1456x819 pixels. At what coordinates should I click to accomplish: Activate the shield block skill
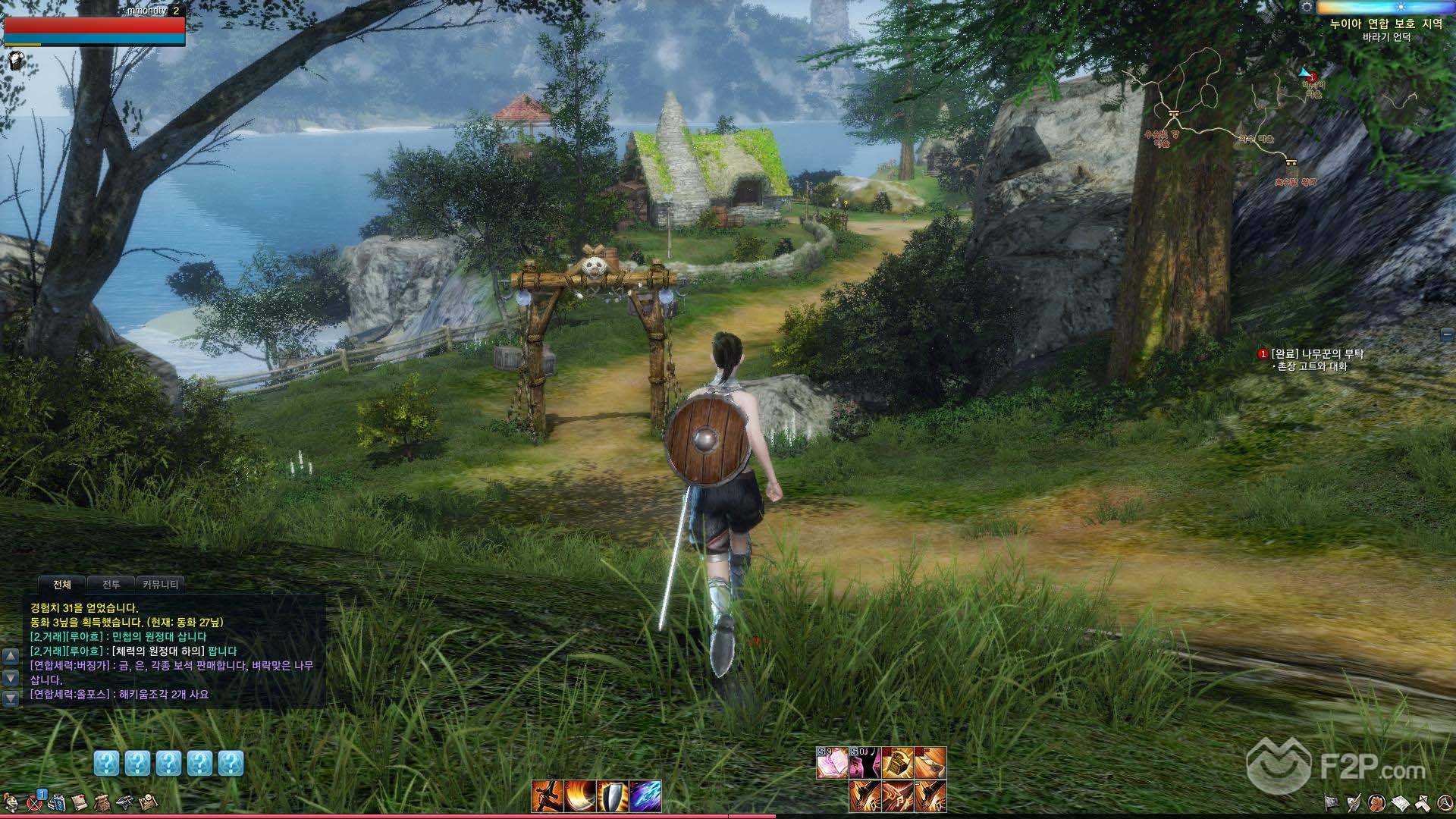point(612,796)
